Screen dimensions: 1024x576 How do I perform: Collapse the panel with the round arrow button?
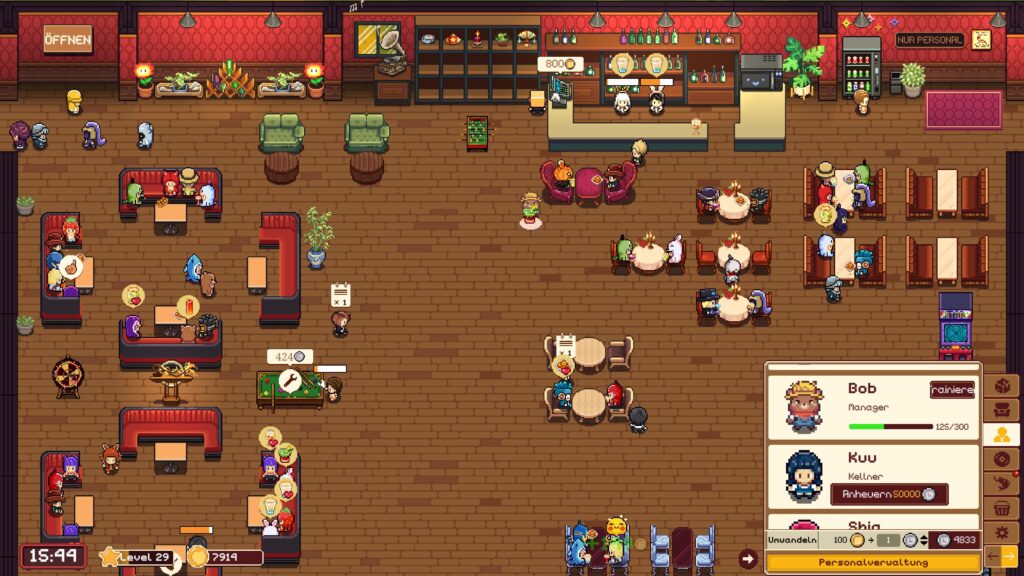(x=747, y=559)
